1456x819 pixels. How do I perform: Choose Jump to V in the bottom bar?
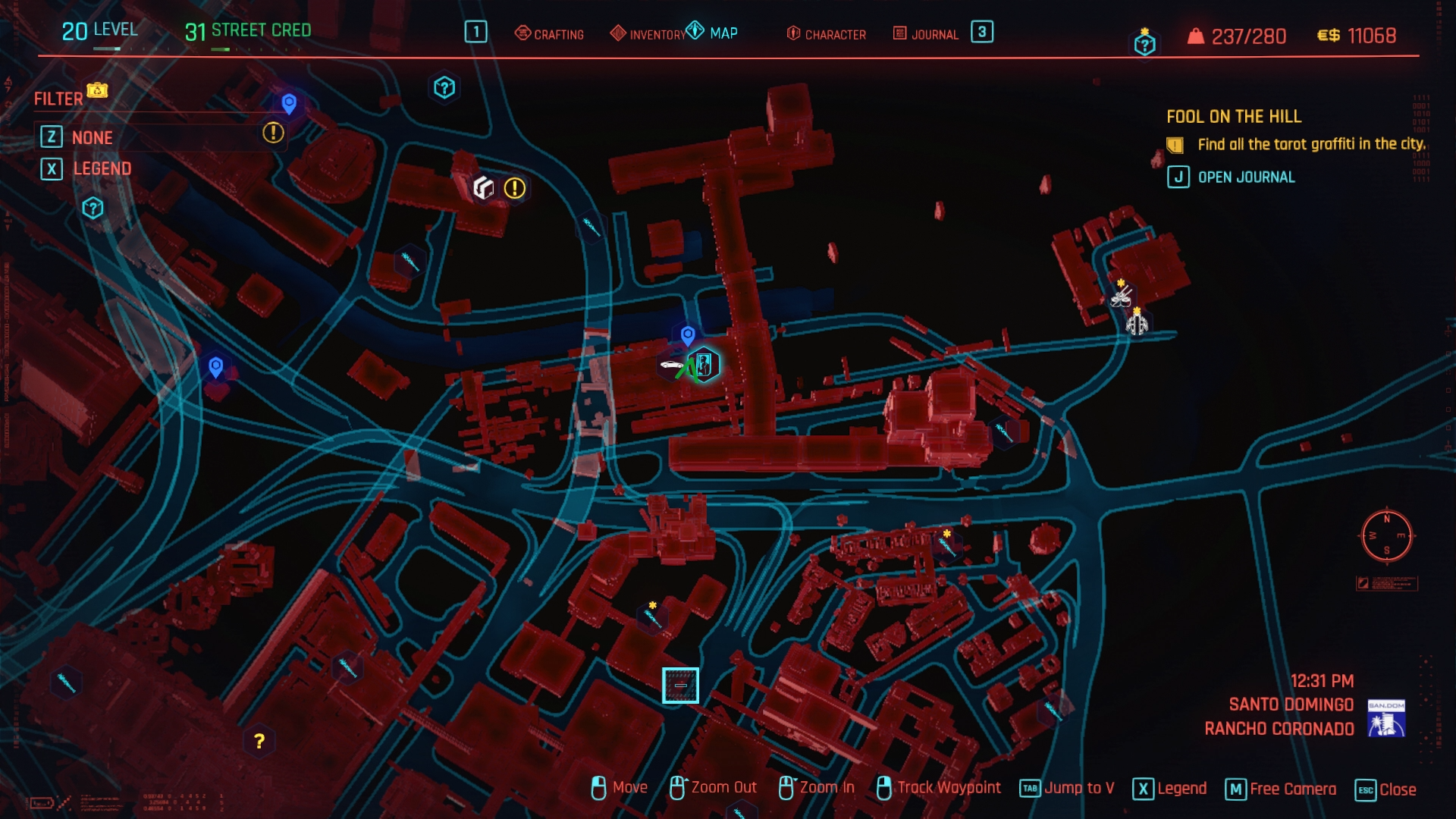pyautogui.click(x=1067, y=789)
